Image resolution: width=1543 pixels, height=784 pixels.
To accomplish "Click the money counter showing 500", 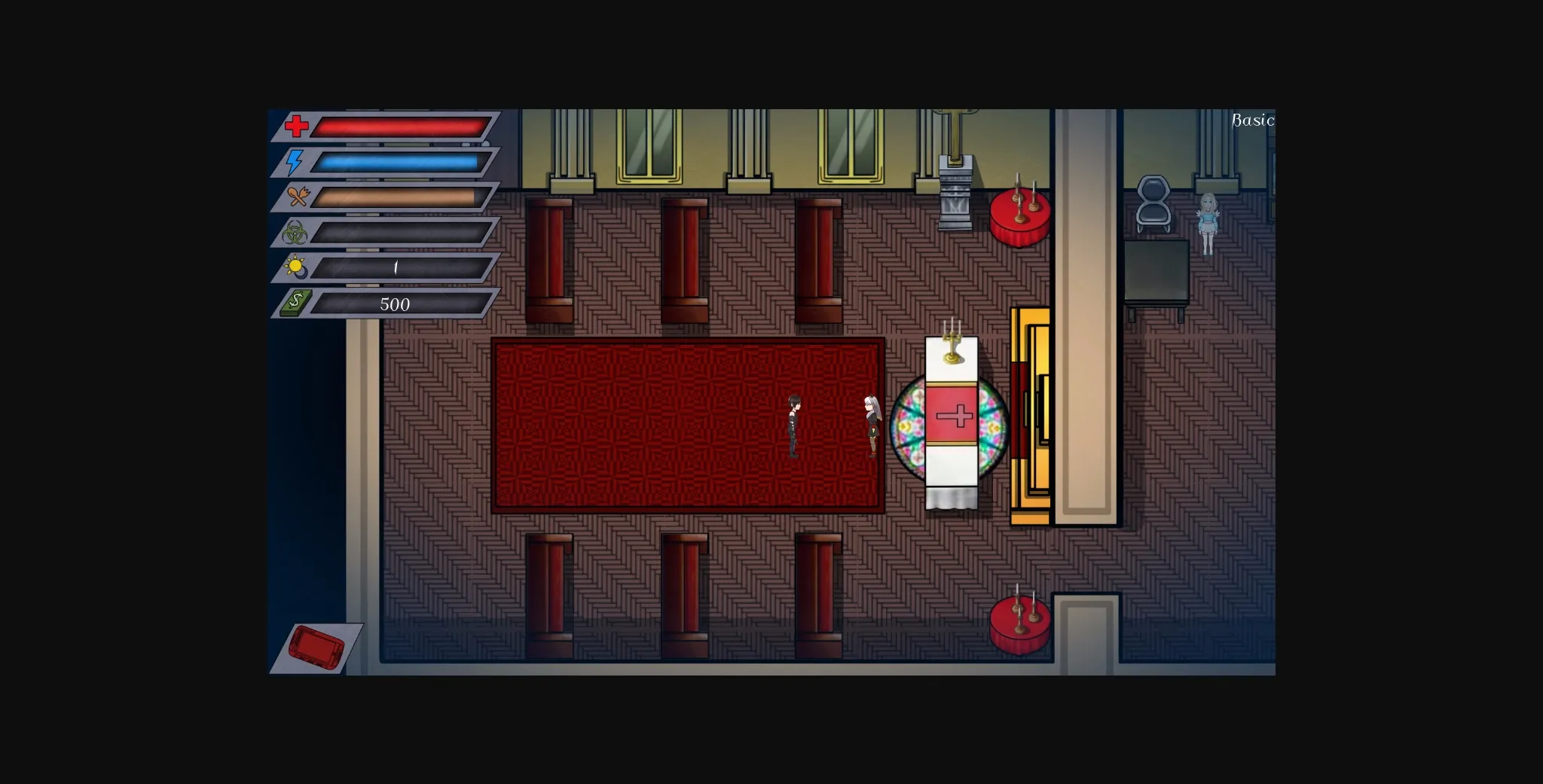I will tap(395, 305).
